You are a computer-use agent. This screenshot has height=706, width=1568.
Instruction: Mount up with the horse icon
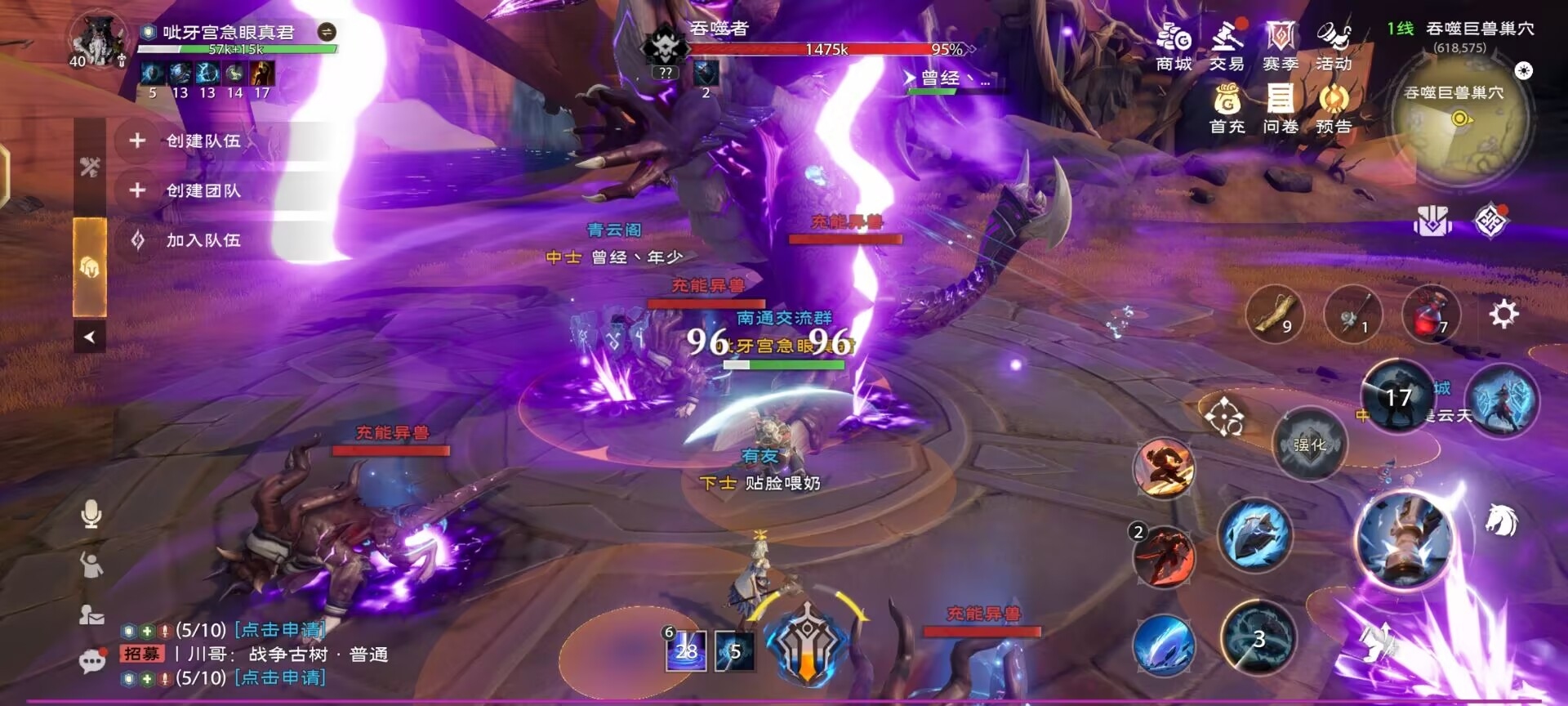pos(1501,521)
